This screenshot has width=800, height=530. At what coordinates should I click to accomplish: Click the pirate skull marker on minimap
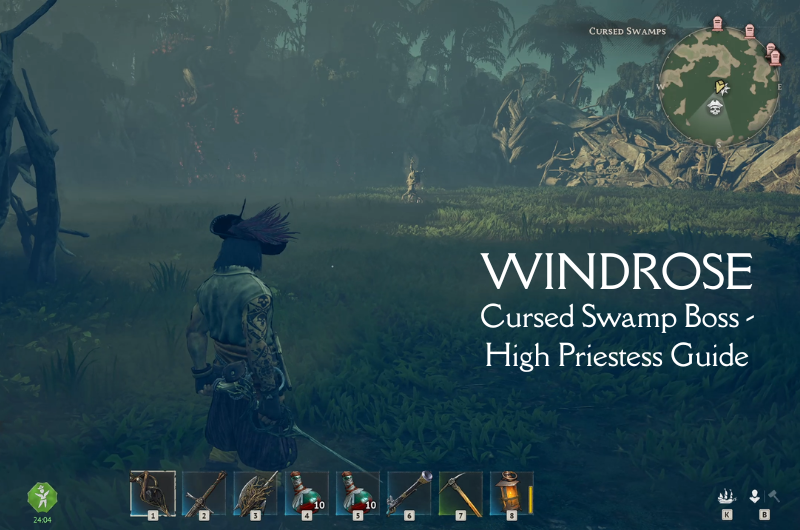[717, 107]
